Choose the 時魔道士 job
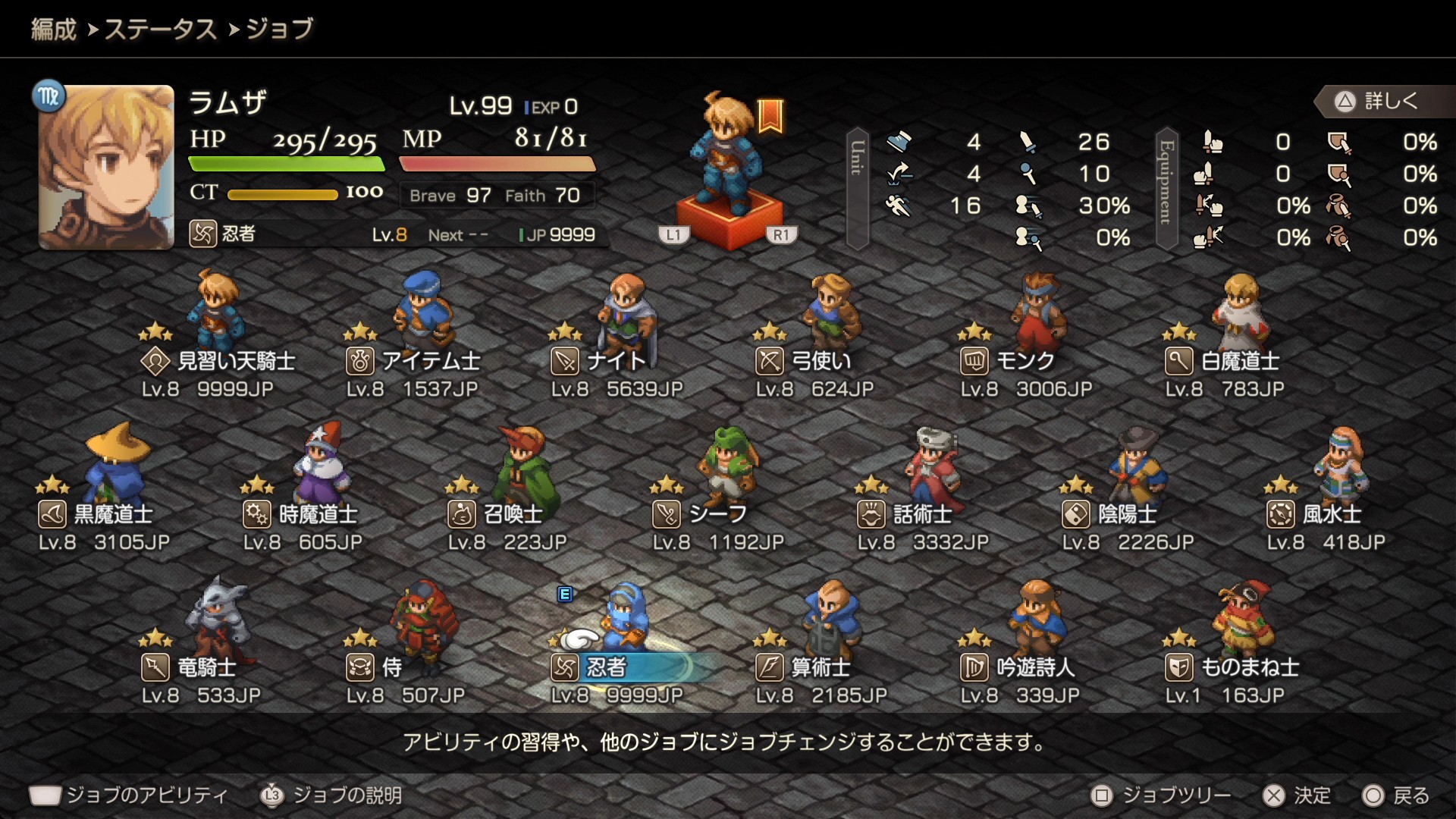Screen dimensions: 1456x819 coord(300,514)
